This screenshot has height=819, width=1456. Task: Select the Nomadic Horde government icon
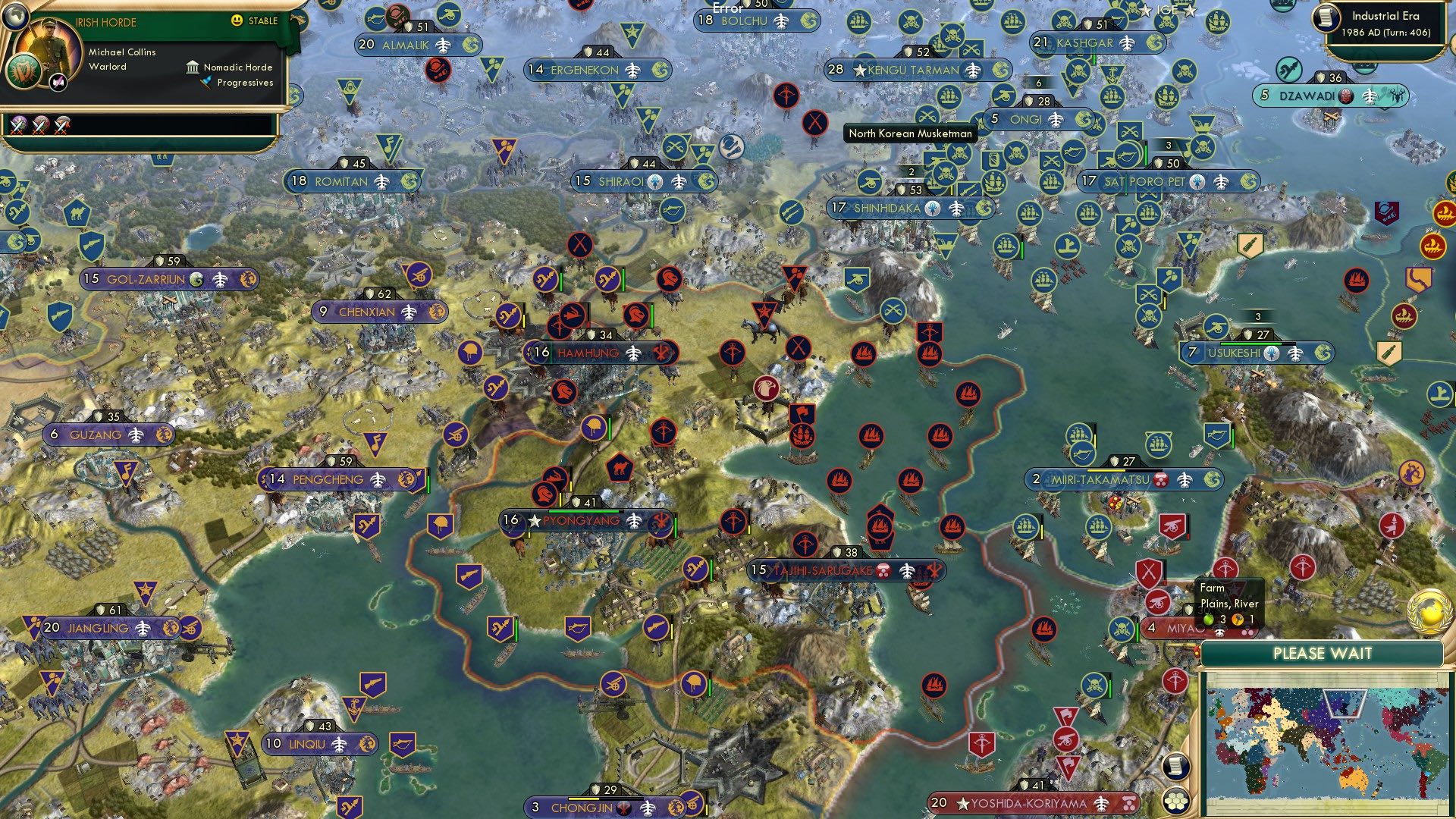click(193, 67)
